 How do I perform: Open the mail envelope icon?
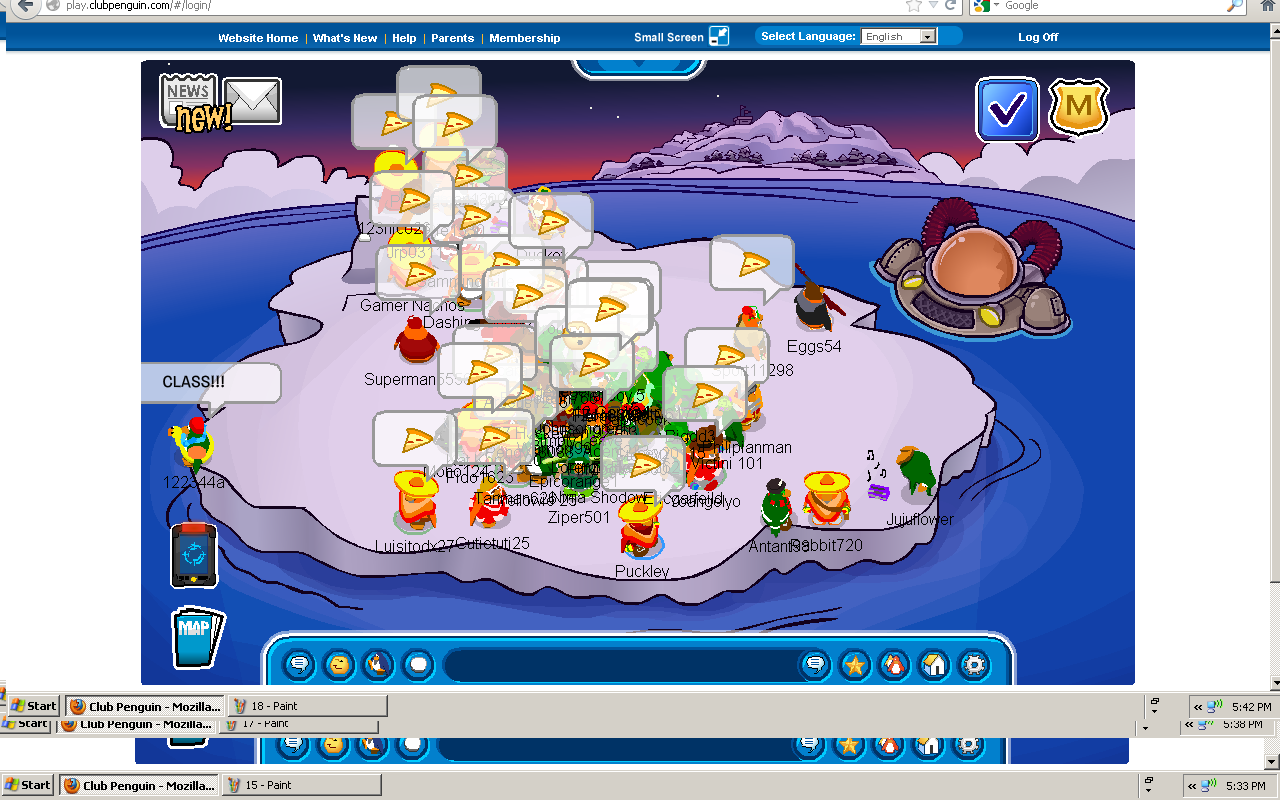point(252,101)
